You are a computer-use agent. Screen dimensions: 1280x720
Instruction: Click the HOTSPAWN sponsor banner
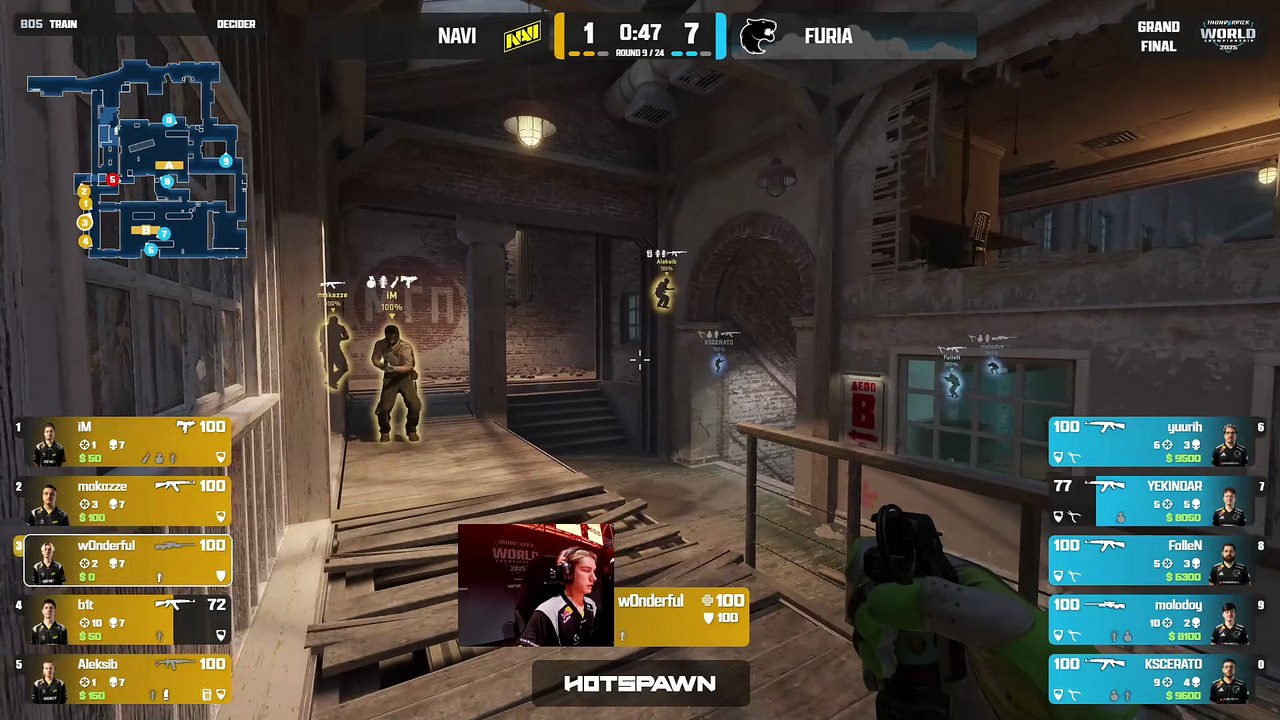(x=640, y=684)
